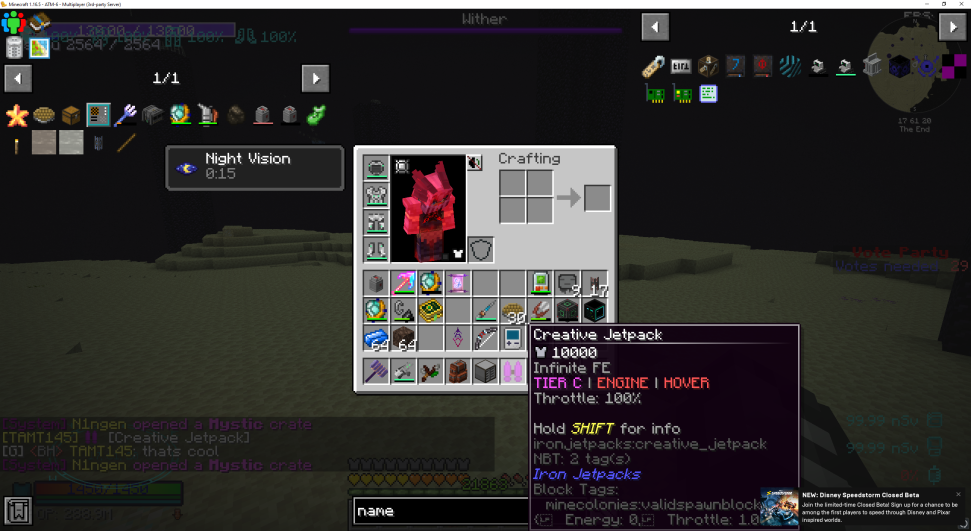Pick up the purple hammer in hotbar

[x=376, y=372]
